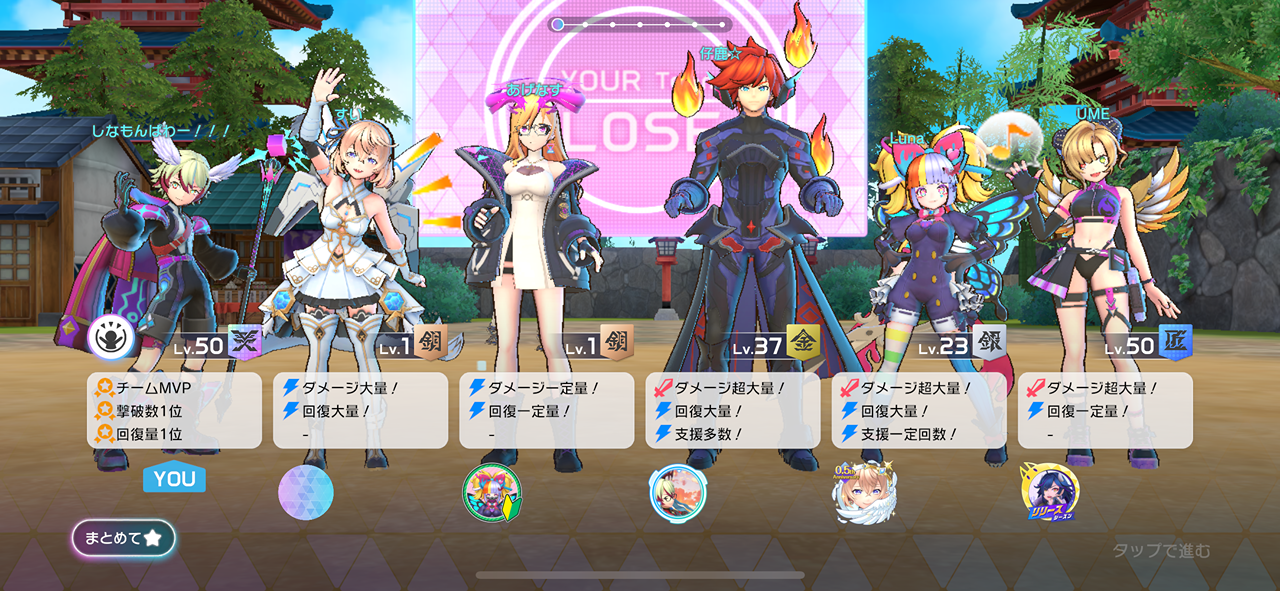Tap the タップで進む prompt to continue
The width and height of the screenshot is (1280, 591).
tap(1161, 551)
